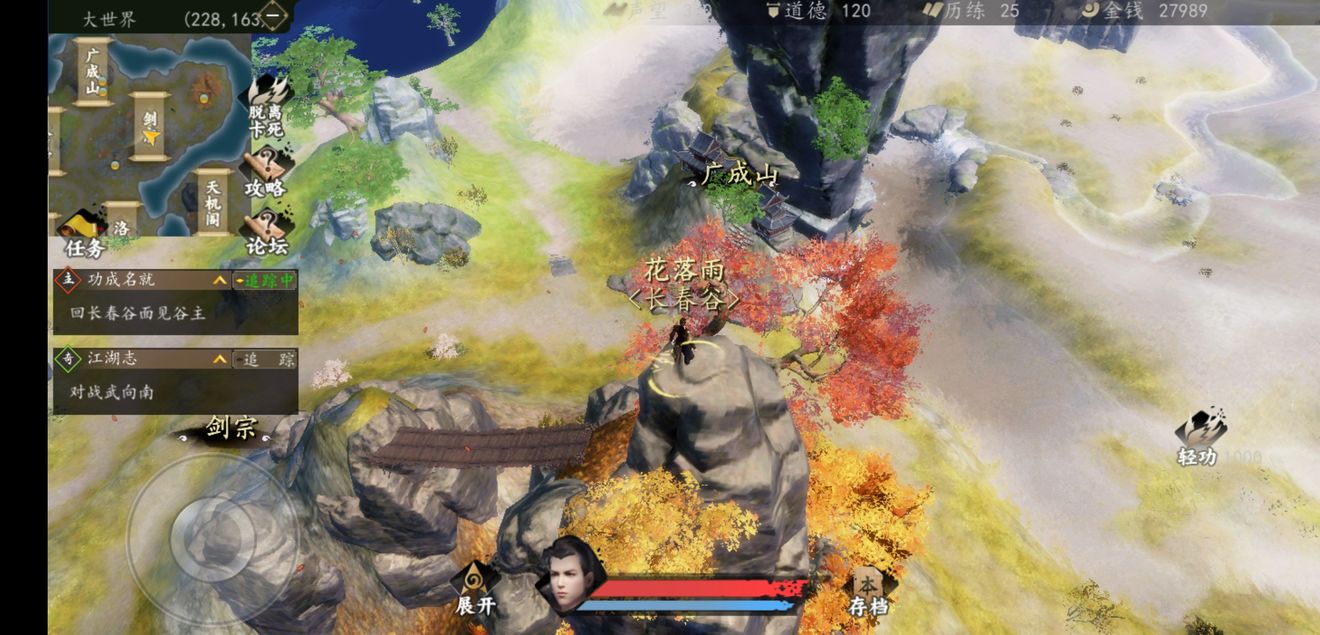Toggle the 追踪中 tracking button

coord(265,281)
